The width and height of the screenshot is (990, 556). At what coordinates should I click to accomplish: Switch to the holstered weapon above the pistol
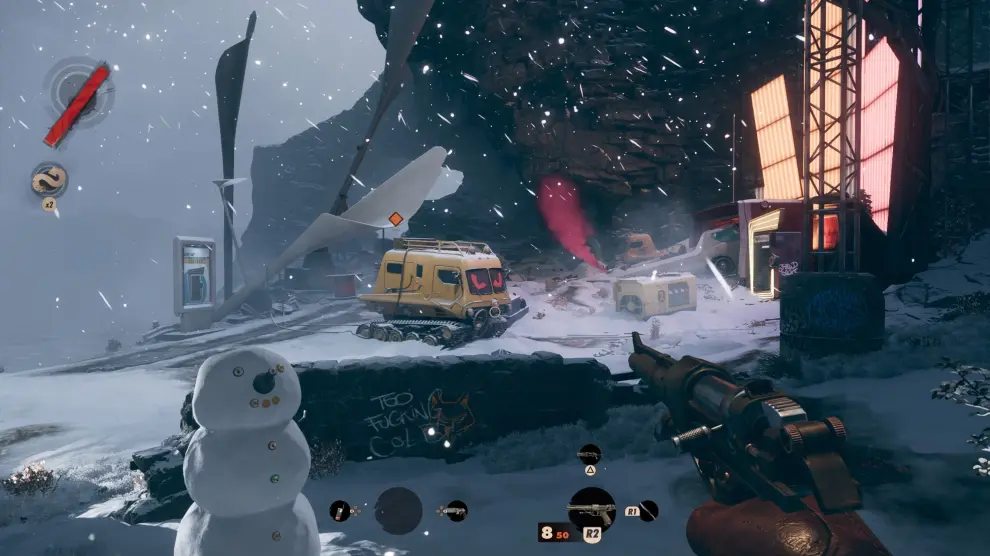point(590,455)
